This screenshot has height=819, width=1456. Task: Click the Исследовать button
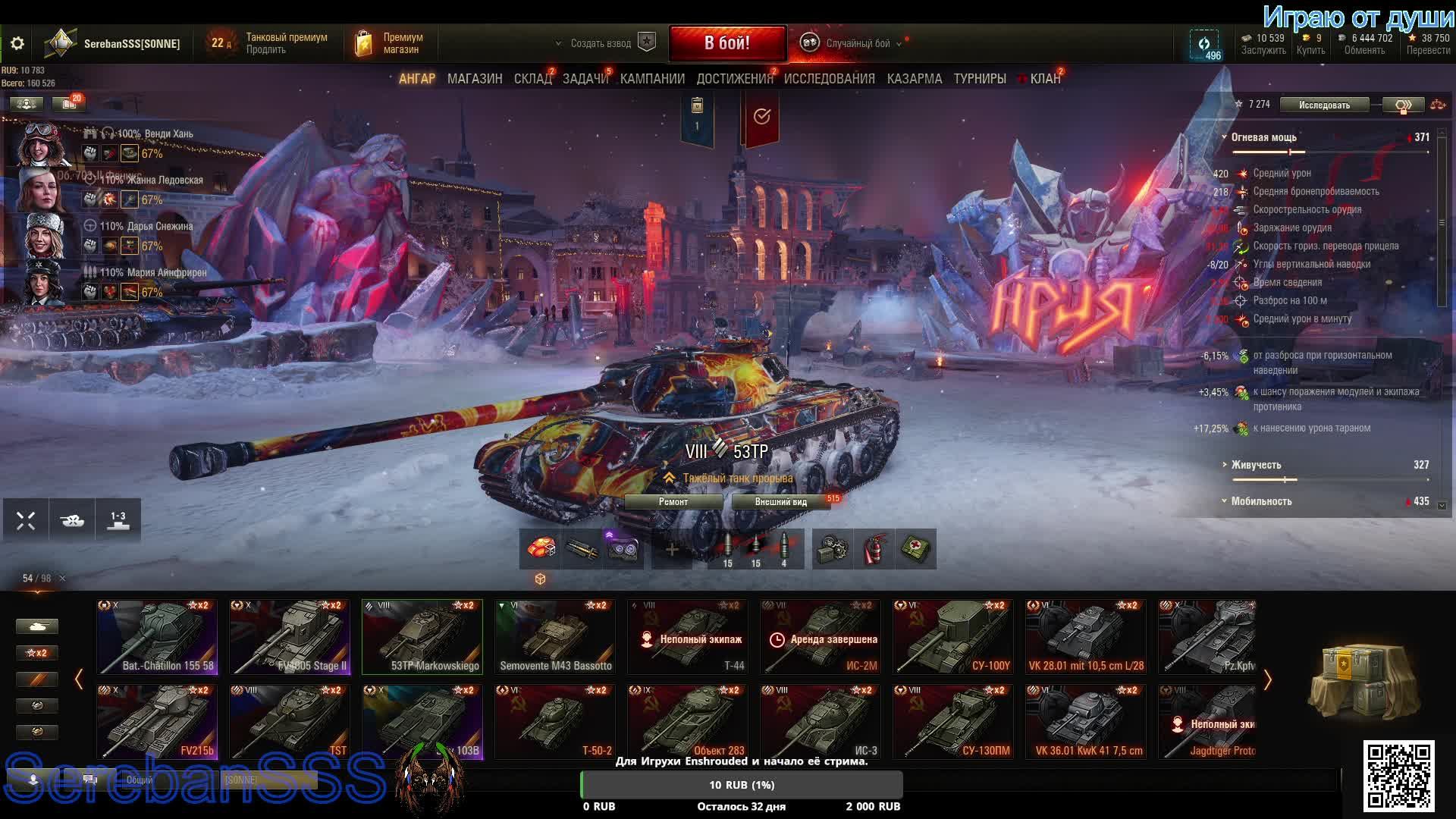click(1324, 105)
